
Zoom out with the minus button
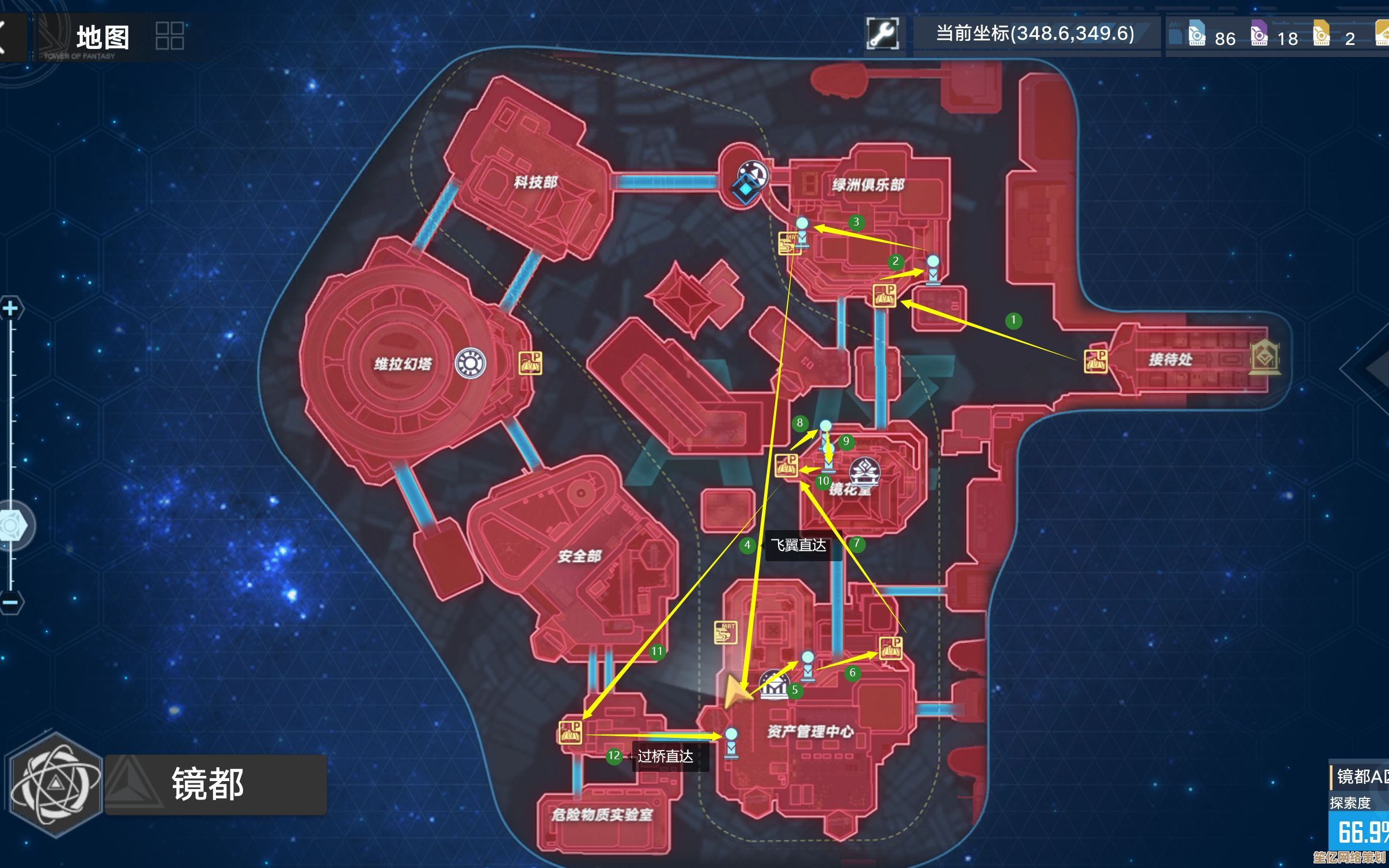(10, 603)
